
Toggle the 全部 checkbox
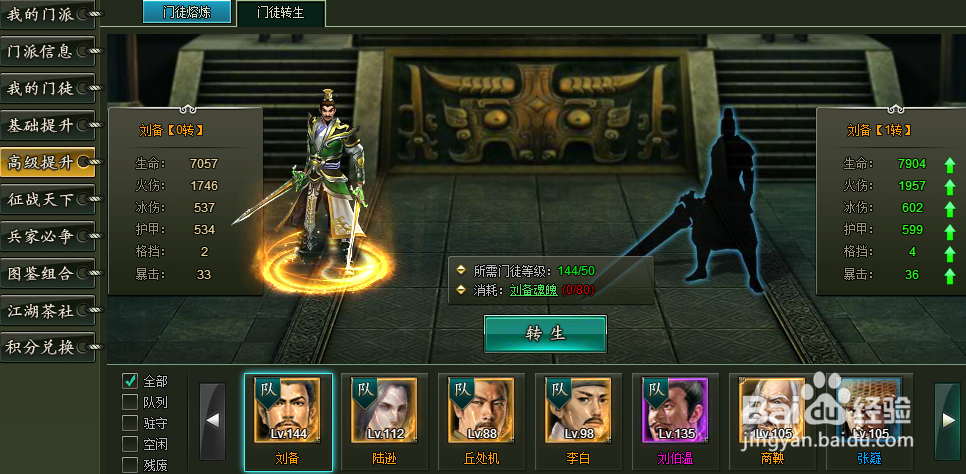point(130,381)
